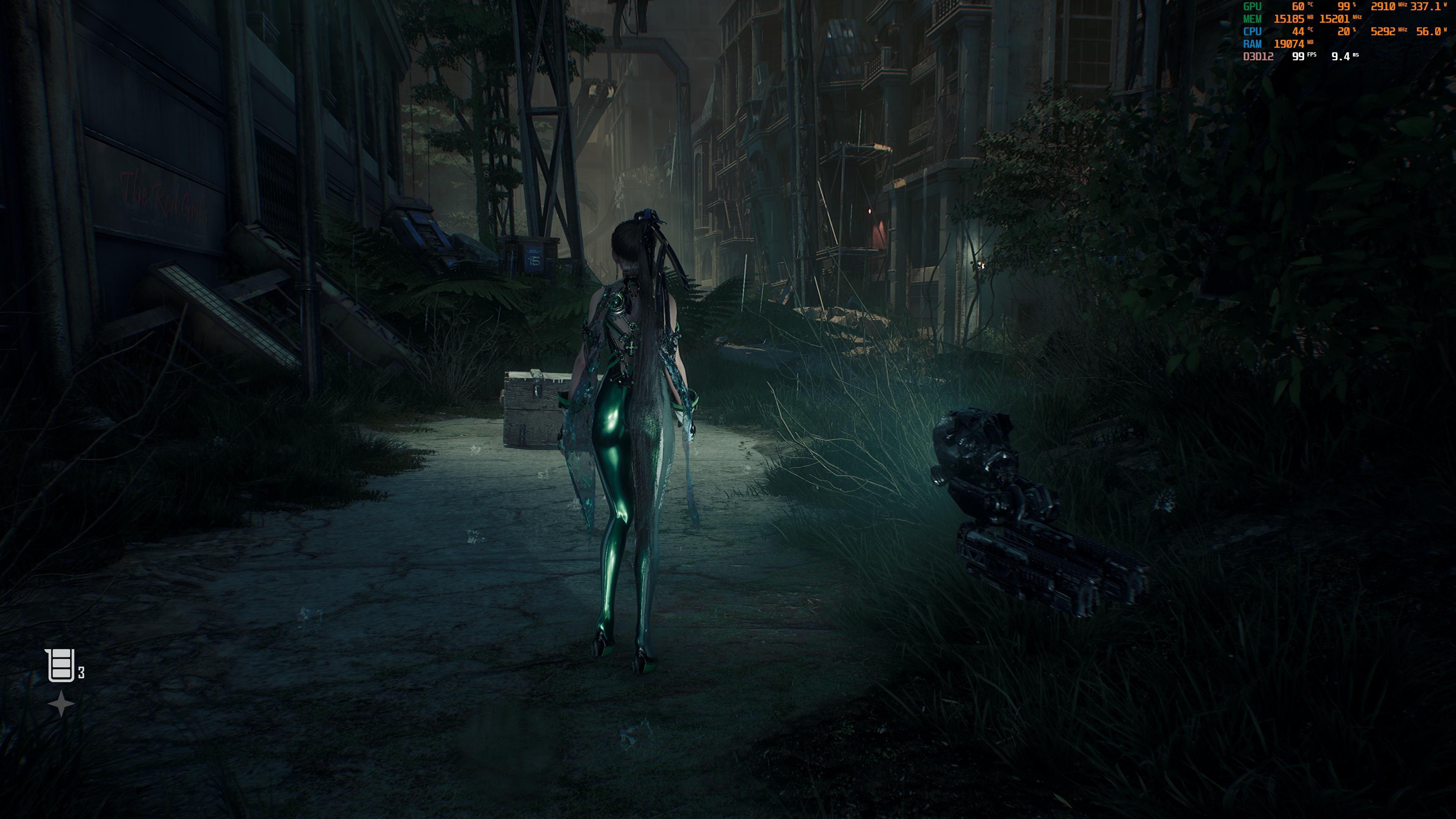Select the four-pointed star icon

point(61,704)
